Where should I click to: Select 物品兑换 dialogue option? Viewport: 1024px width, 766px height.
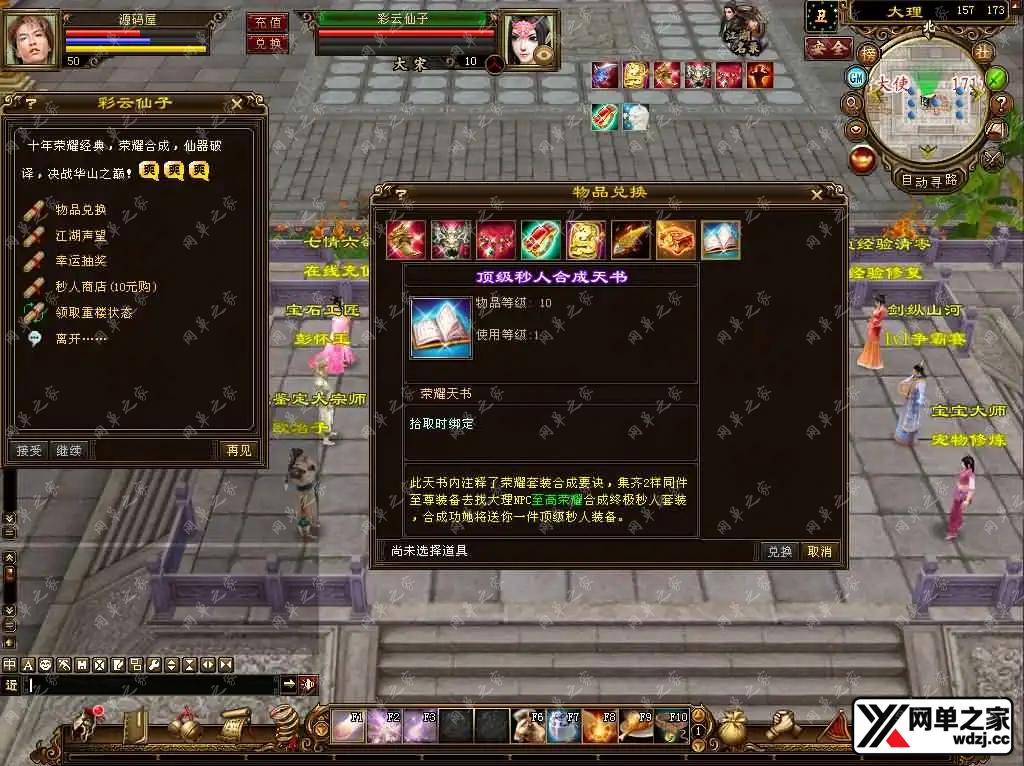click(80, 210)
